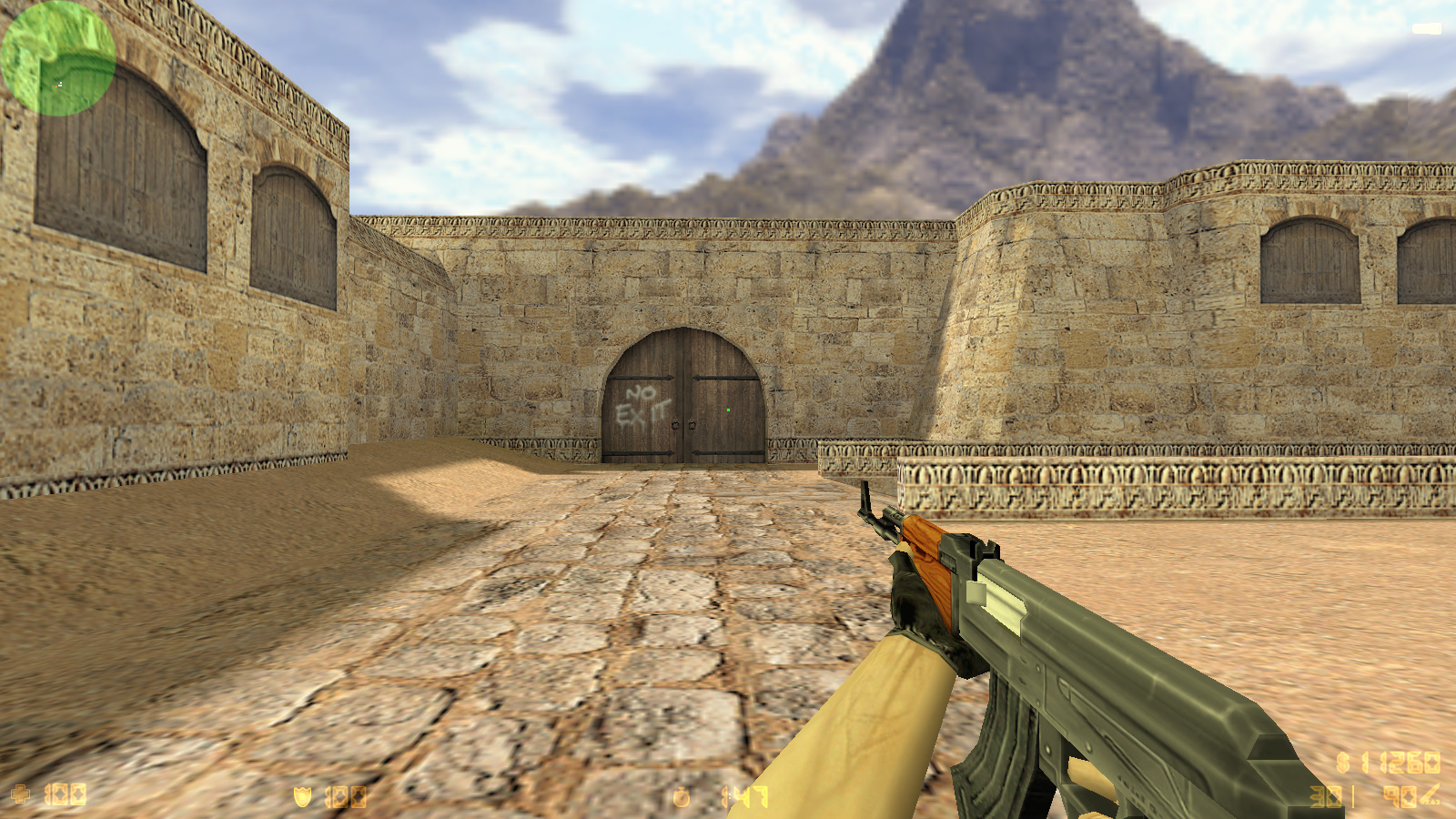Click the colored indicator bar top right

click(x=1425, y=27)
